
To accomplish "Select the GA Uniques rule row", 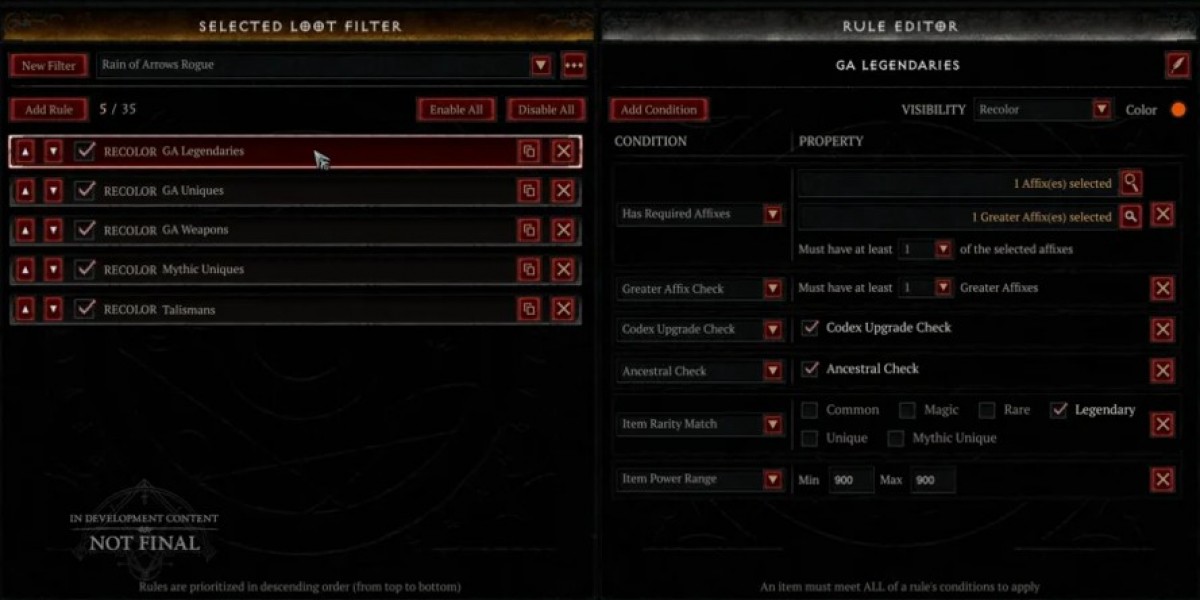I will coord(300,191).
